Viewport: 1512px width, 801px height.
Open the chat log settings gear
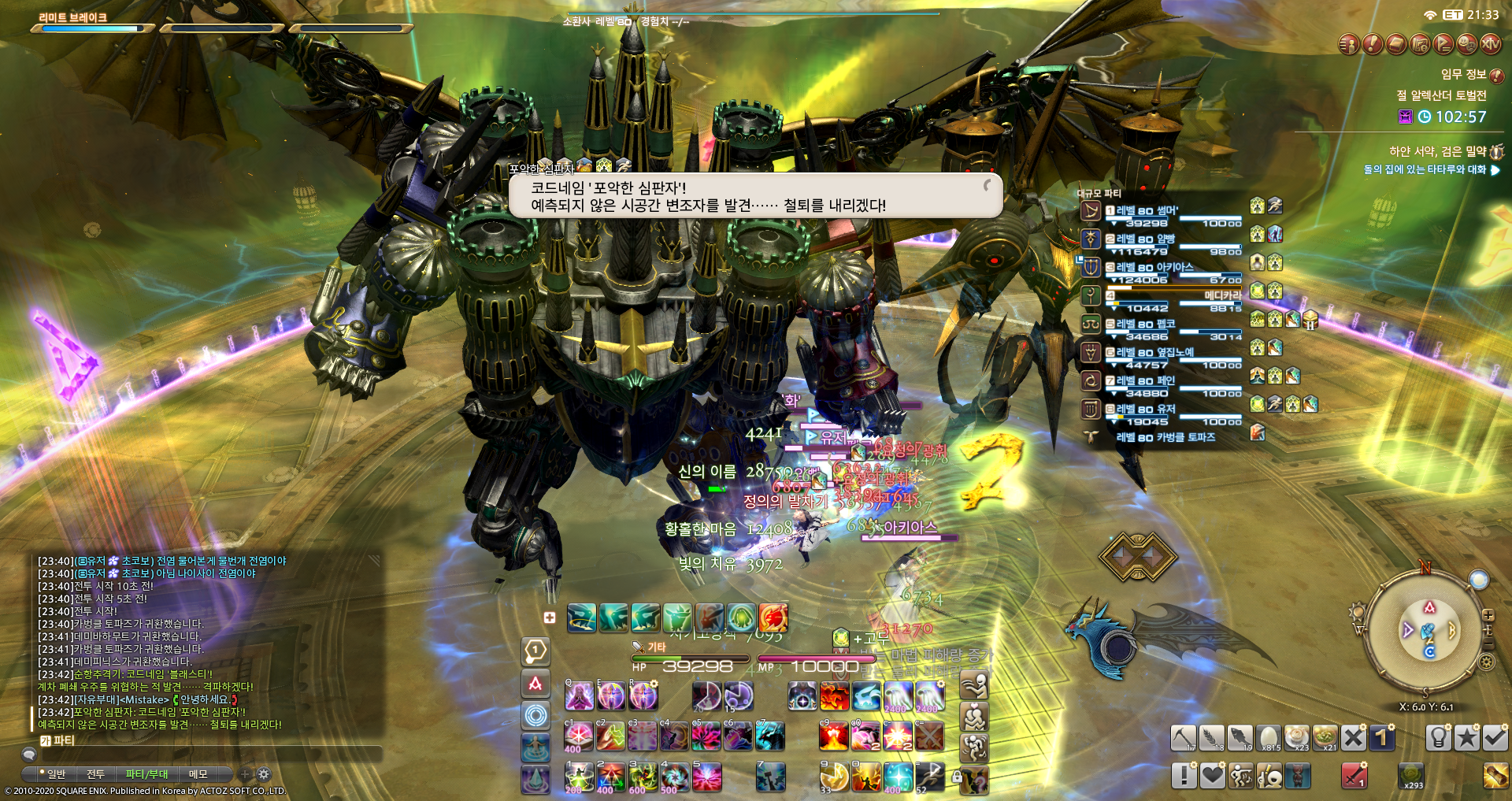click(264, 774)
